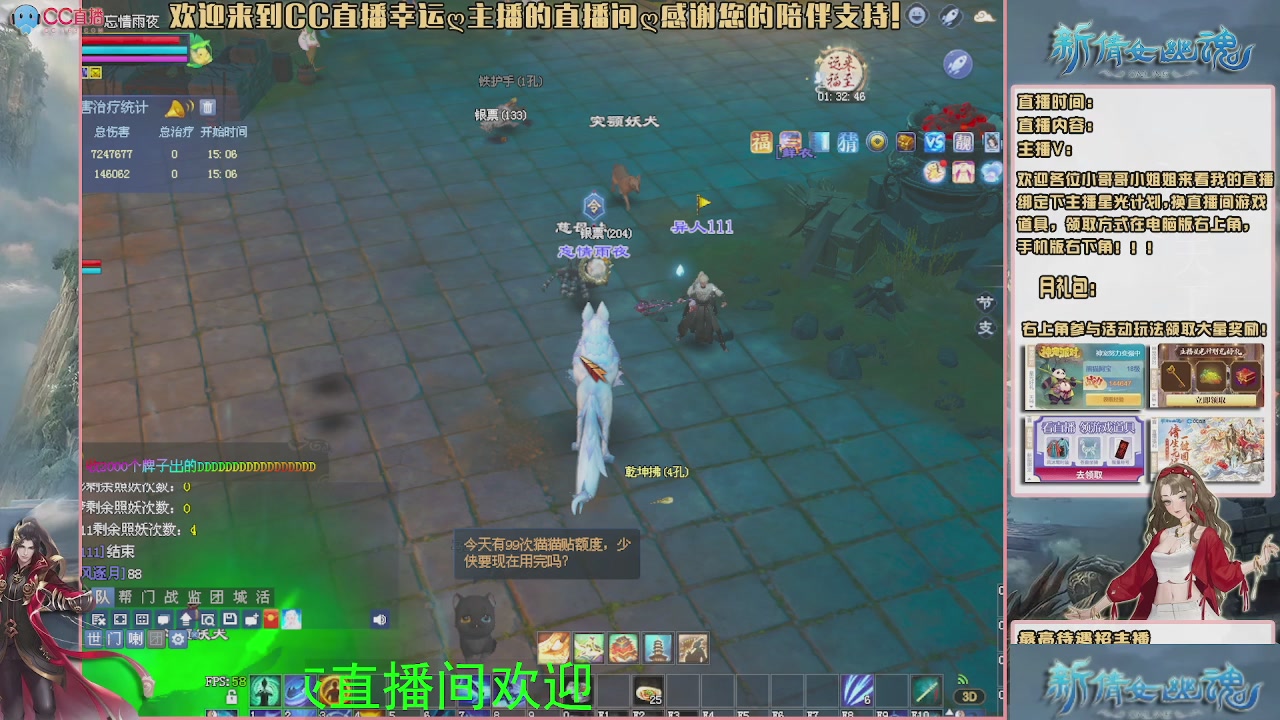Toggle the alert bell in the 伤害治疗统计 panel
This screenshot has width=1280, height=720.
(176, 109)
